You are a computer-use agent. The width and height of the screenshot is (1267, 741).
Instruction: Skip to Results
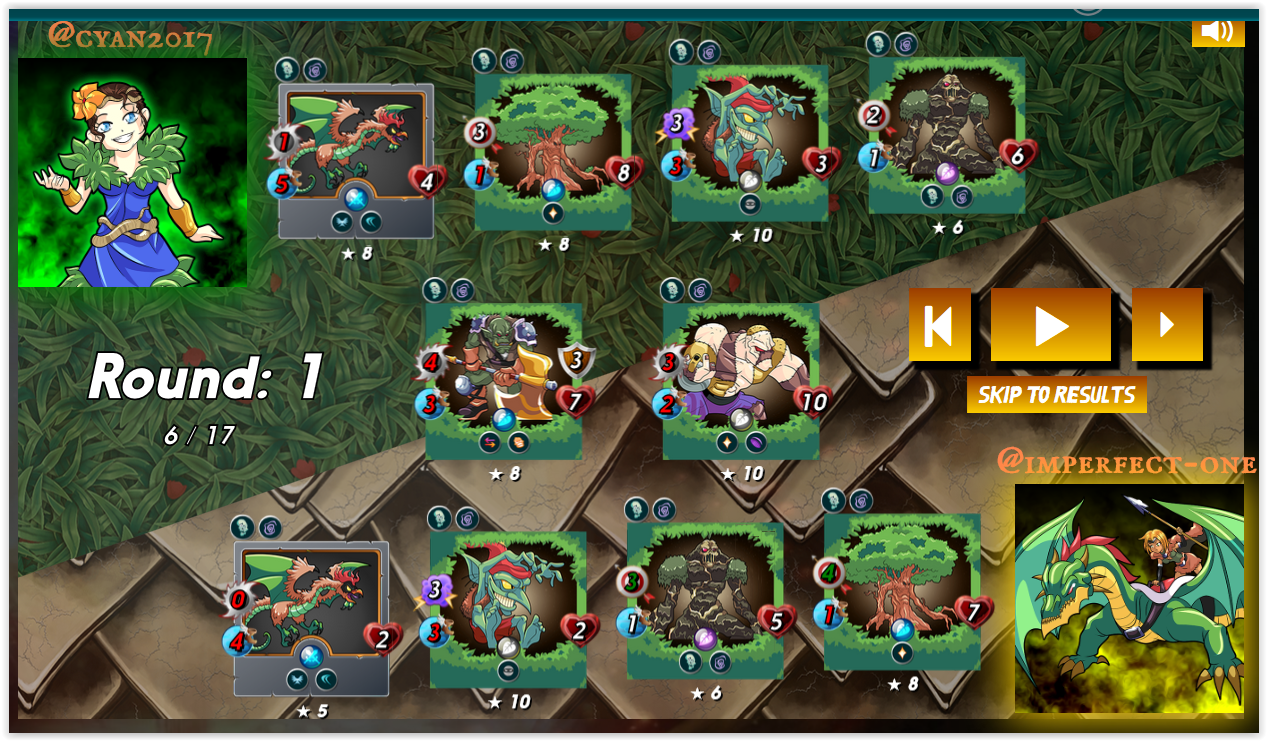1056,395
